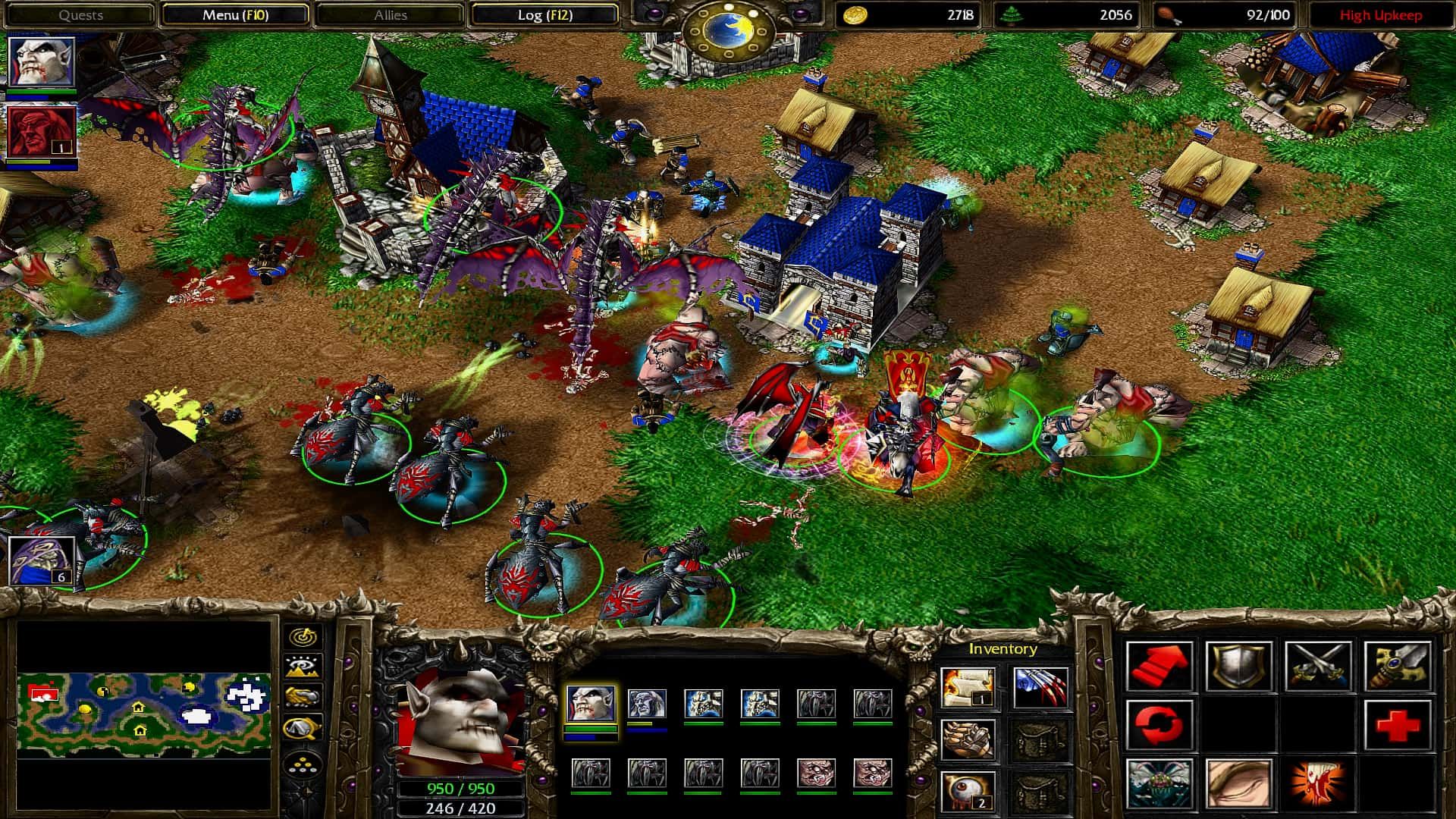1456x819 pixels.
Task: Click the Move command arrow icon
Action: pos(1160,666)
